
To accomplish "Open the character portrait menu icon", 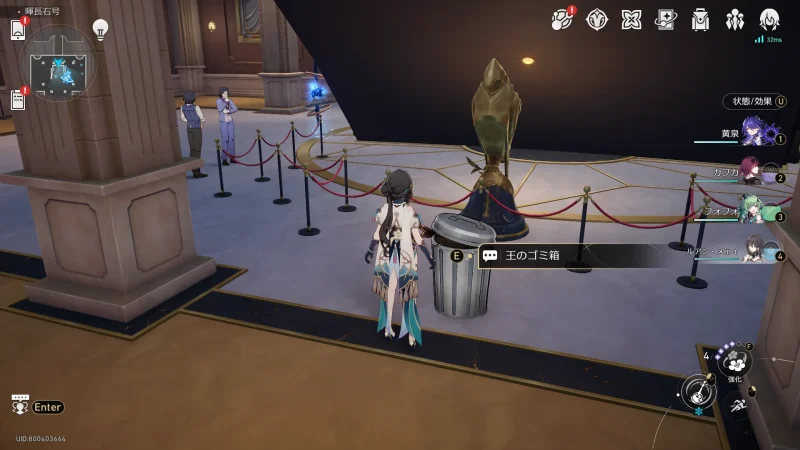I will 770,19.
